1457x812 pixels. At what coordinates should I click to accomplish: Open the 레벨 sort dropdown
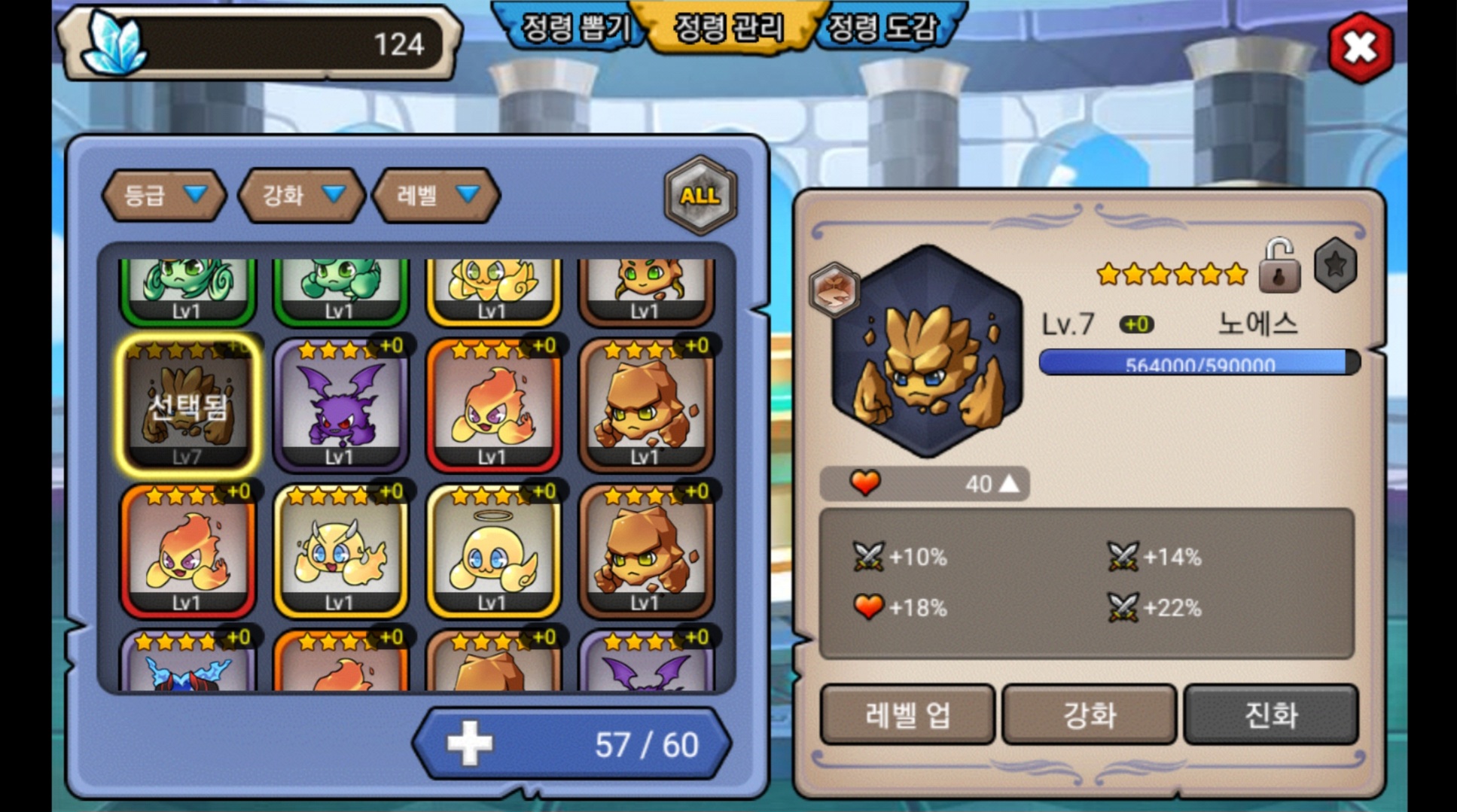click(x=437, y=196)
